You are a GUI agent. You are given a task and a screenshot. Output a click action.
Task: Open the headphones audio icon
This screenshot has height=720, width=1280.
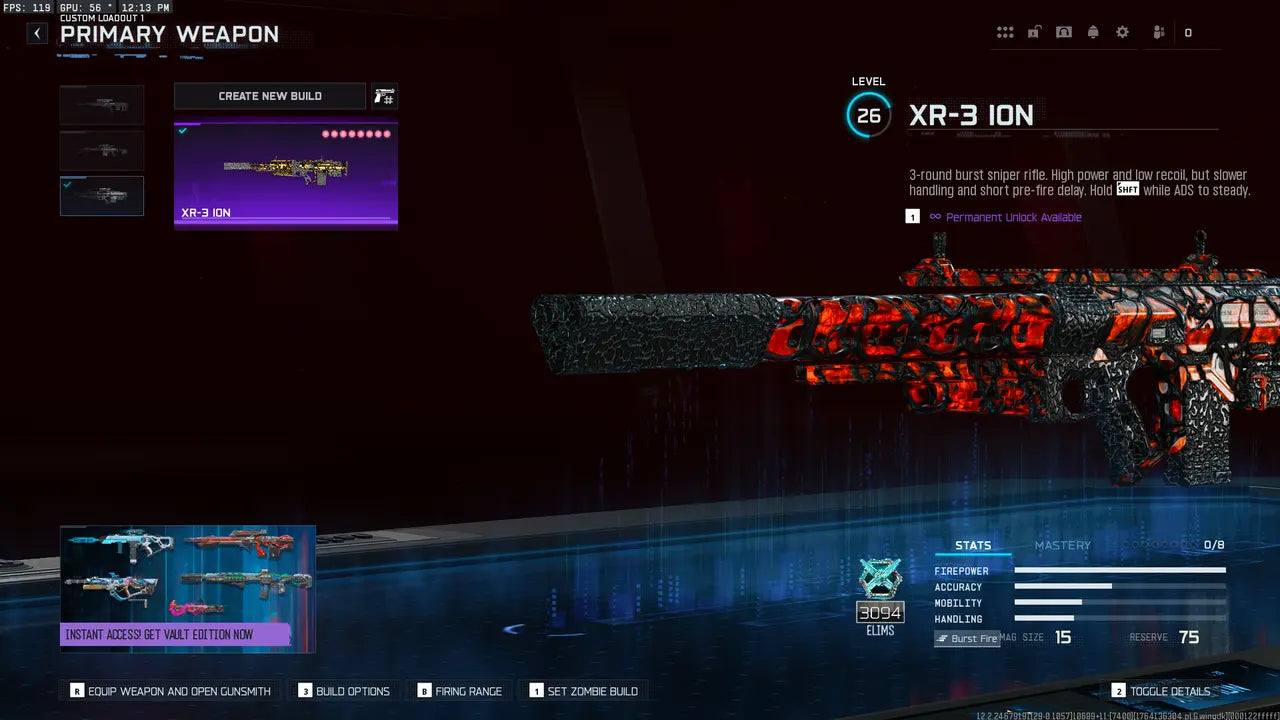pyautogui.click(x=1064, y=33)
